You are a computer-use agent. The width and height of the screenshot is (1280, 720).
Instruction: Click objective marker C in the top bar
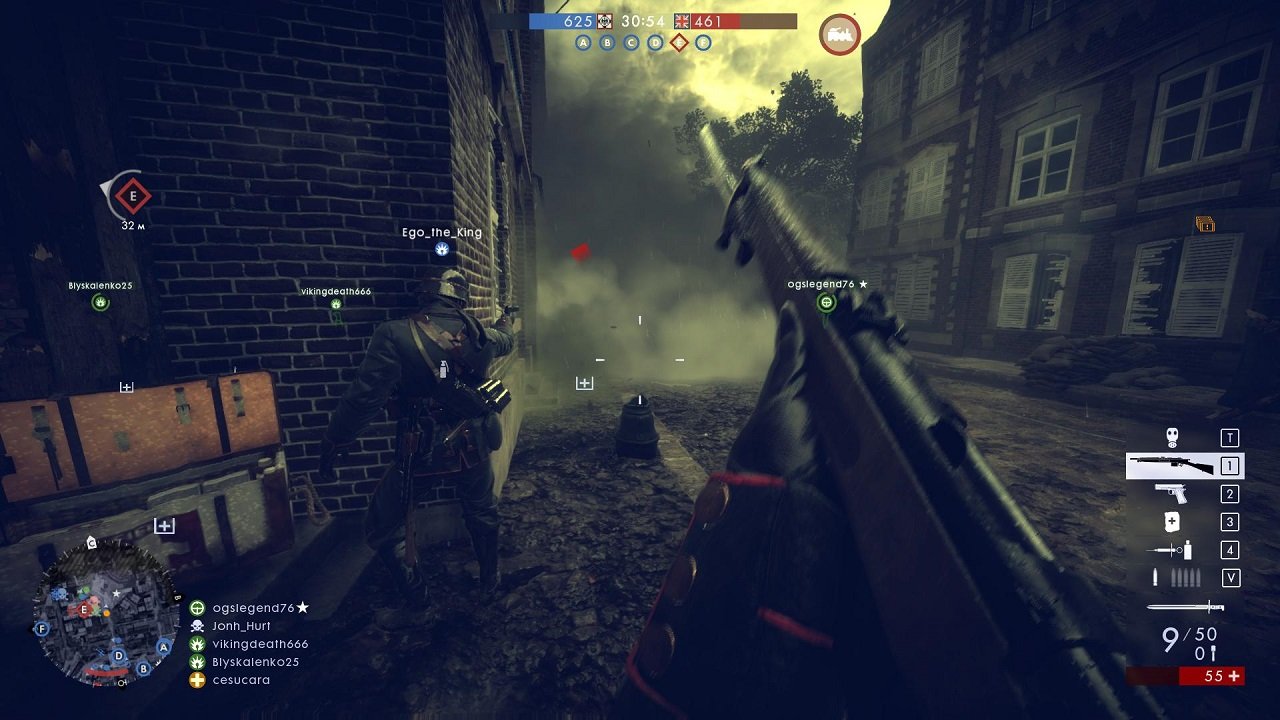click(630, 42)
